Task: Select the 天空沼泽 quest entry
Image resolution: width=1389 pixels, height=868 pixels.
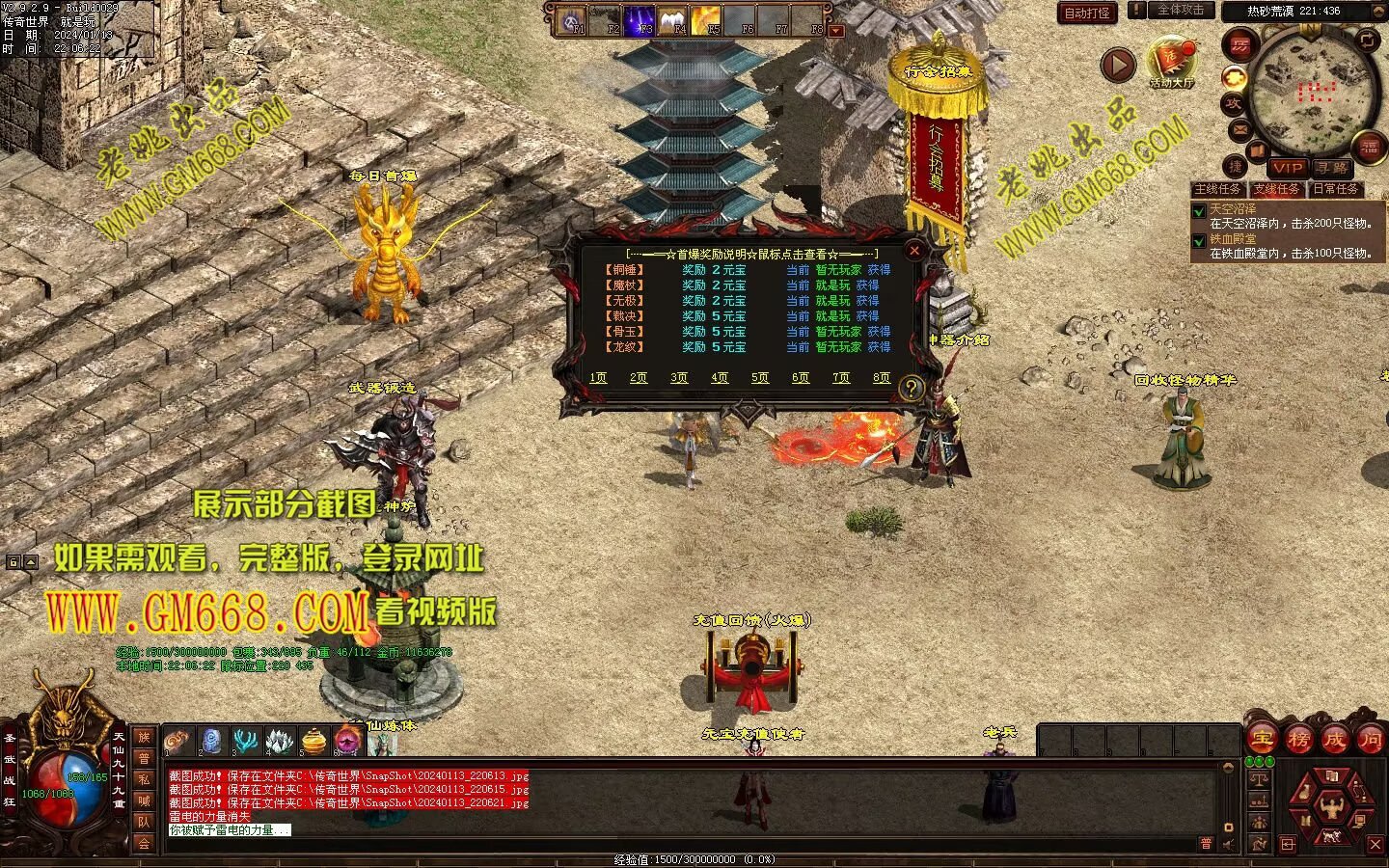Action: (1234, 208)
